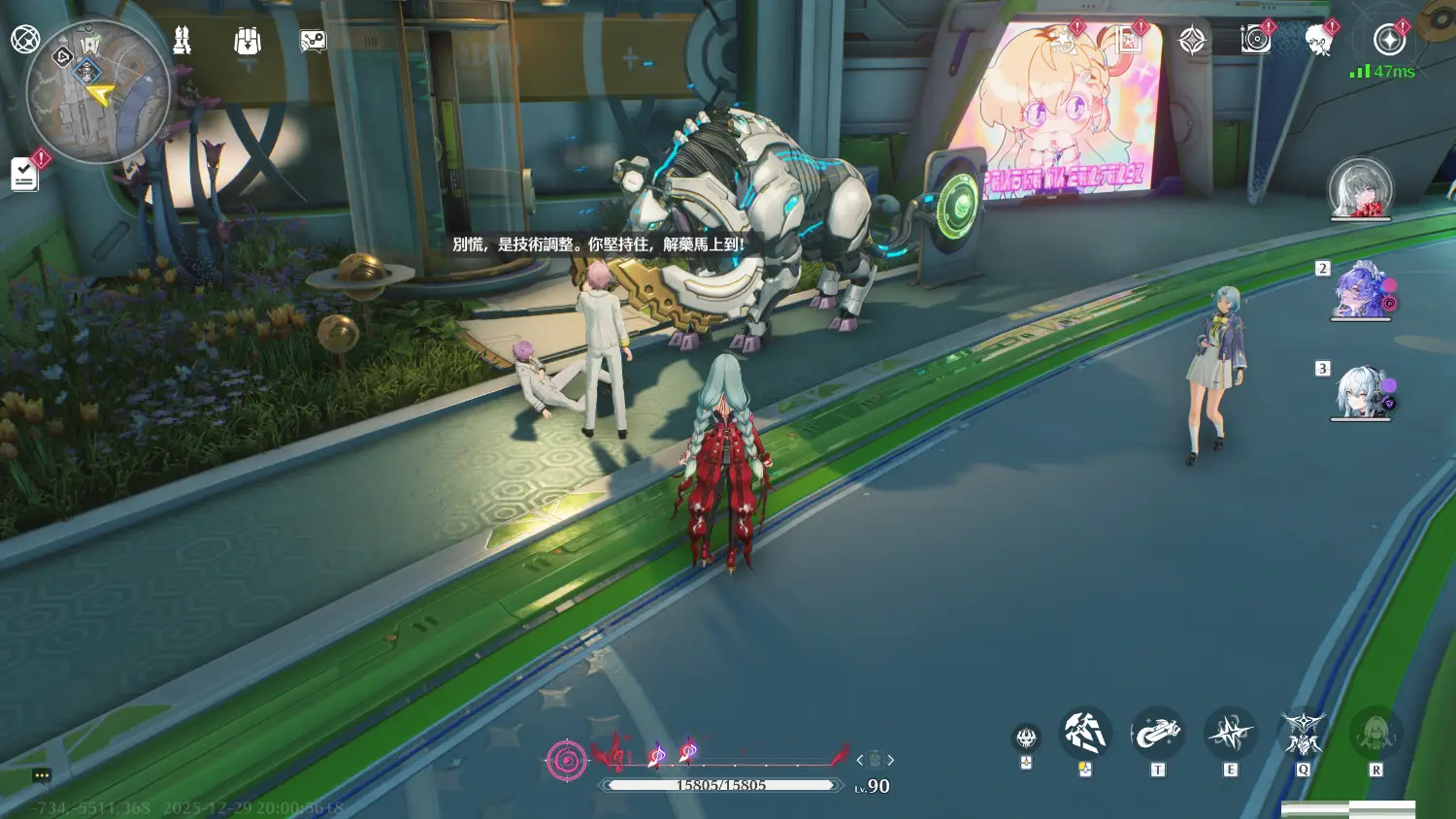Activate the skull-crest icon in skill bar
The image size is (1456, 819).
(x=1026, y=738)
